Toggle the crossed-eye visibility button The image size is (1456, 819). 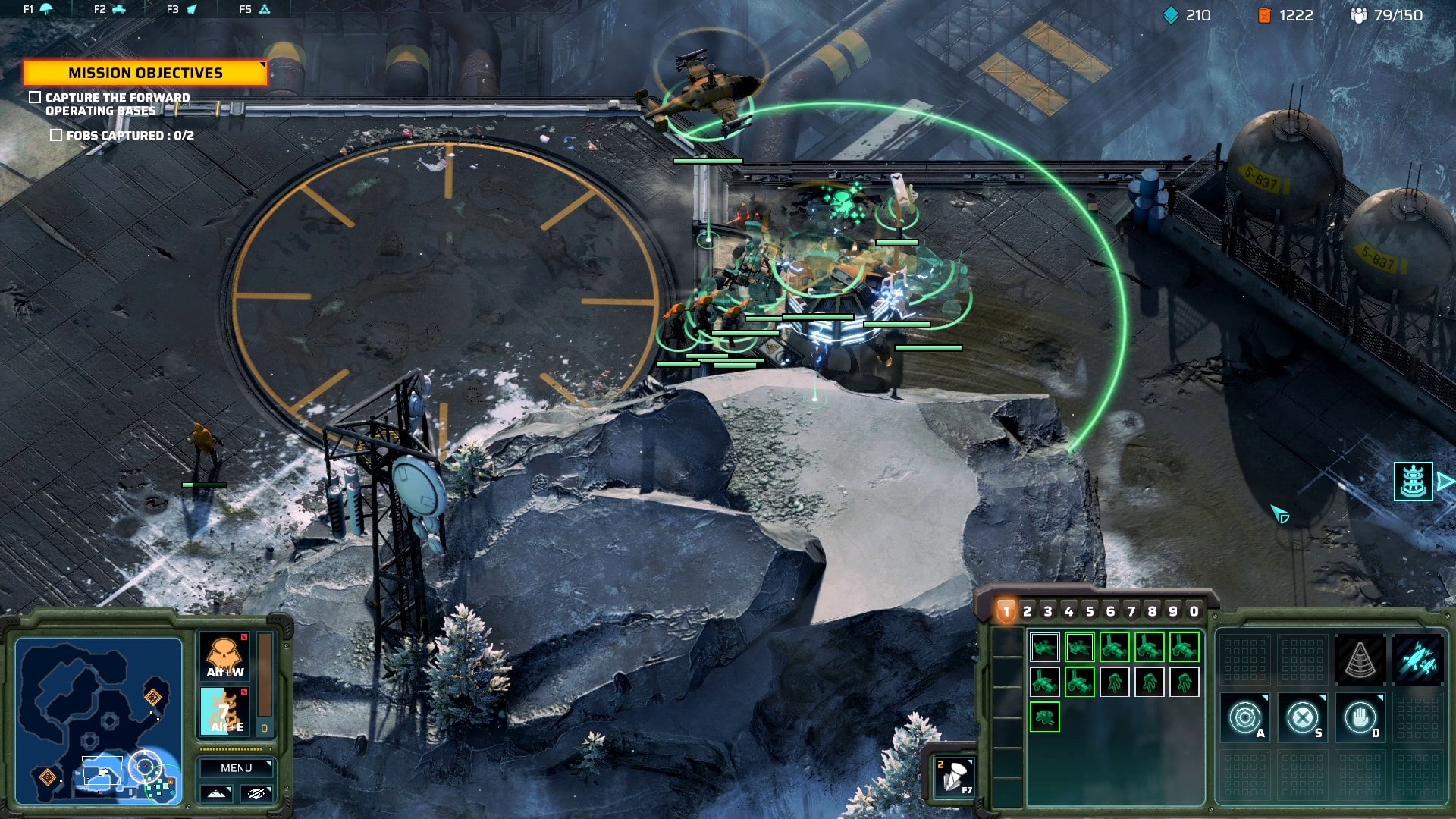click(x=256, y=793)
